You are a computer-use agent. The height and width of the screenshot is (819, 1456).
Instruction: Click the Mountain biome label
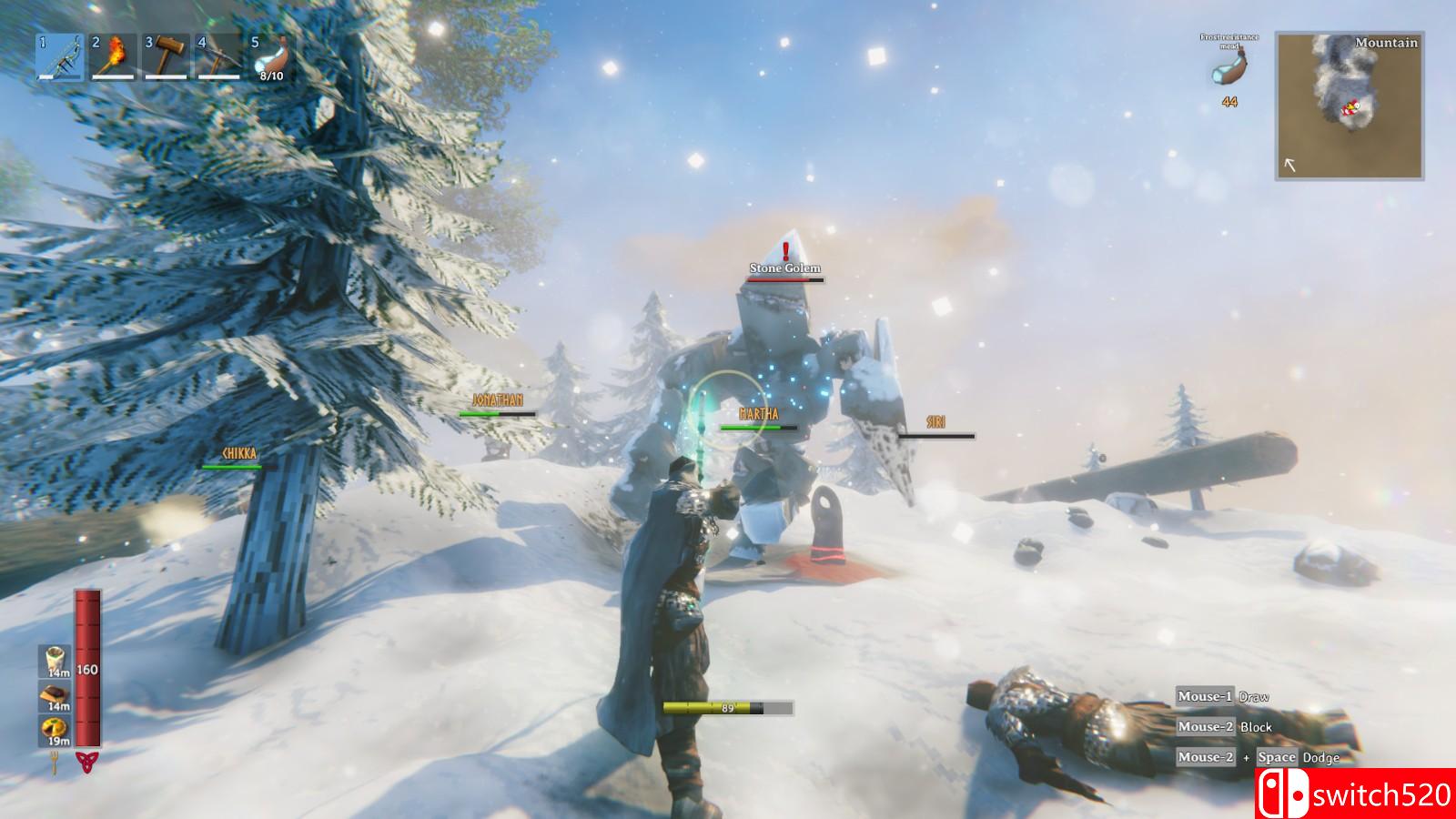[1387, 43]
